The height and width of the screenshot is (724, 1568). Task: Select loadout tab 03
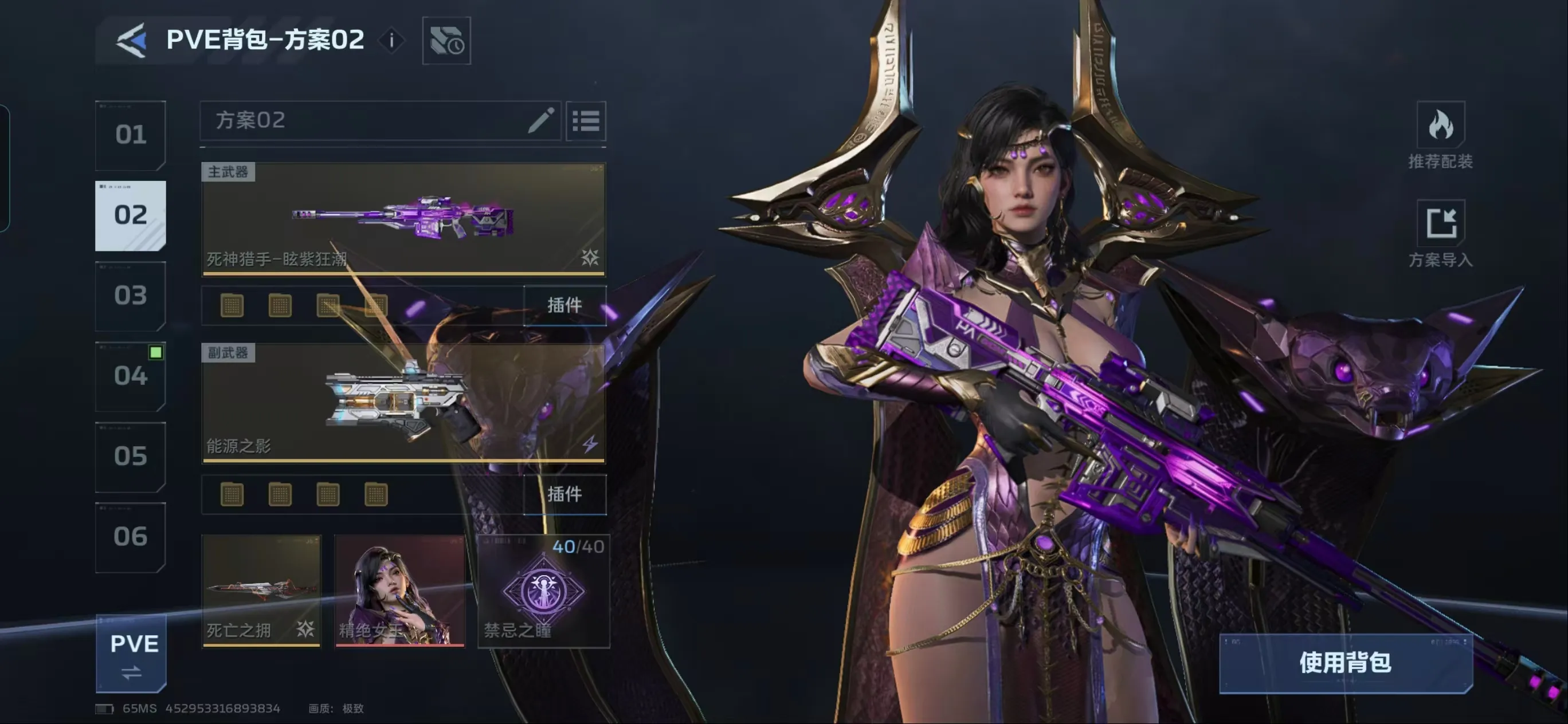point(130,296)
